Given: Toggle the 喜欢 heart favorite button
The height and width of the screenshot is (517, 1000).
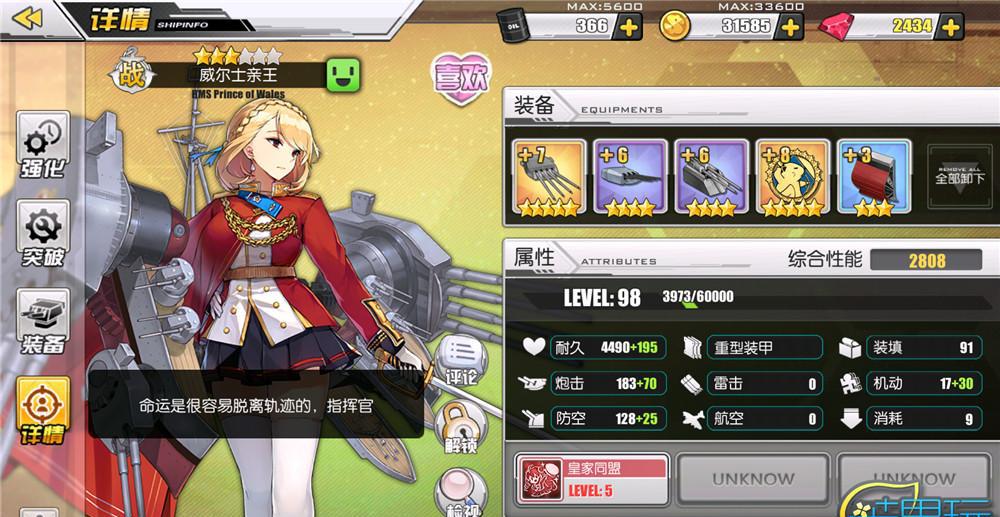Looking at the screenshot, I should 459,81.
